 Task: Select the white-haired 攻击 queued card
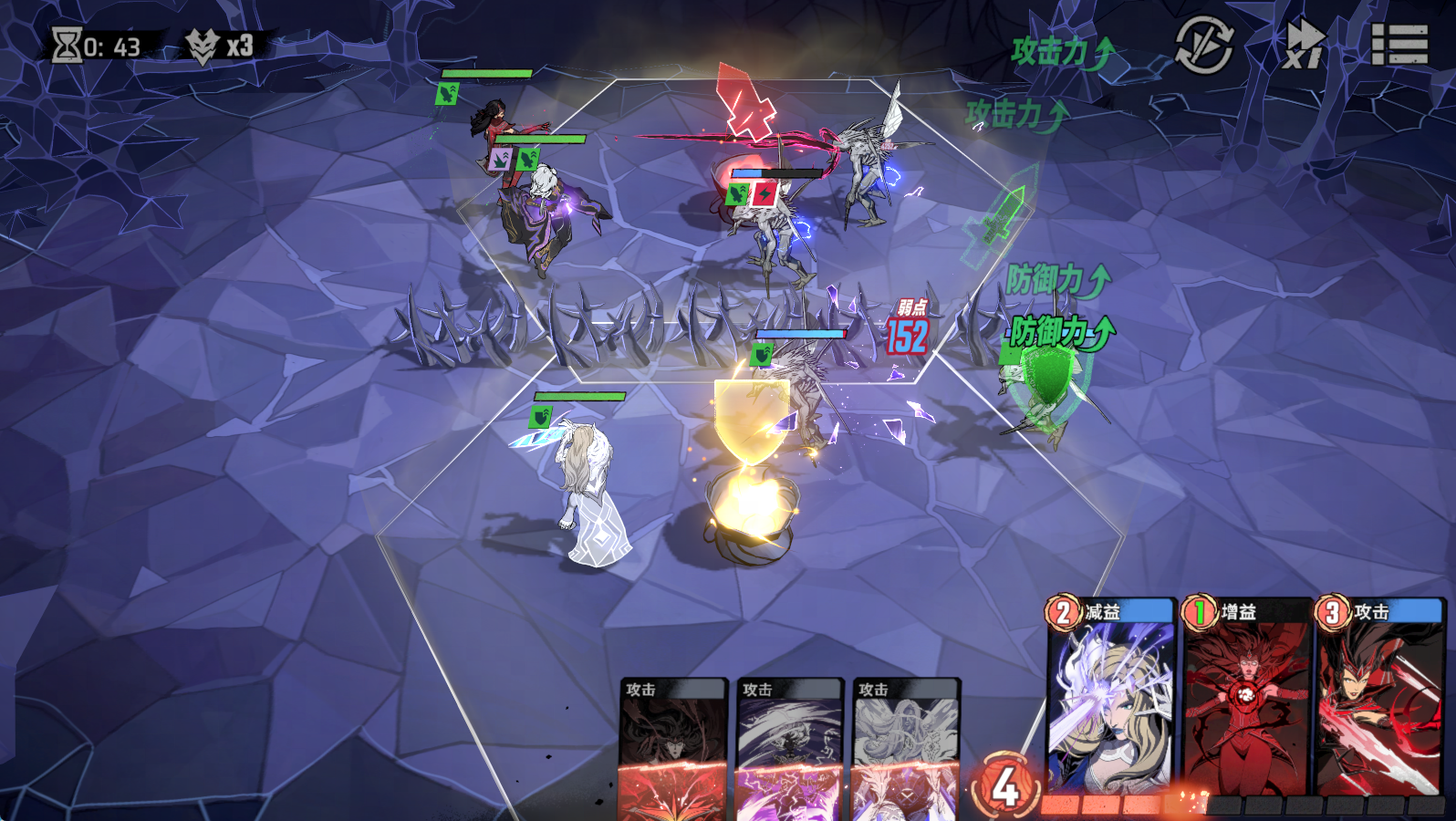pos(906,750)
